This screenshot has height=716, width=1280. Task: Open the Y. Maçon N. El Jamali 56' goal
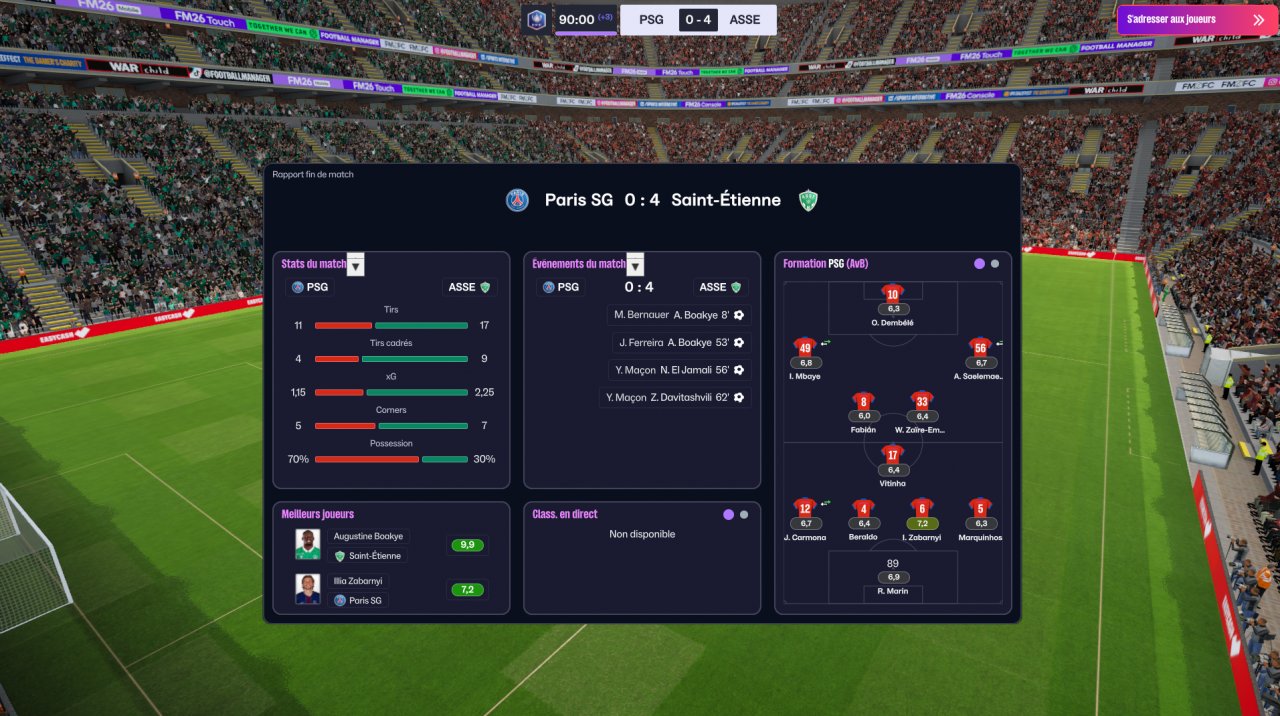click(x=679, y=370)
